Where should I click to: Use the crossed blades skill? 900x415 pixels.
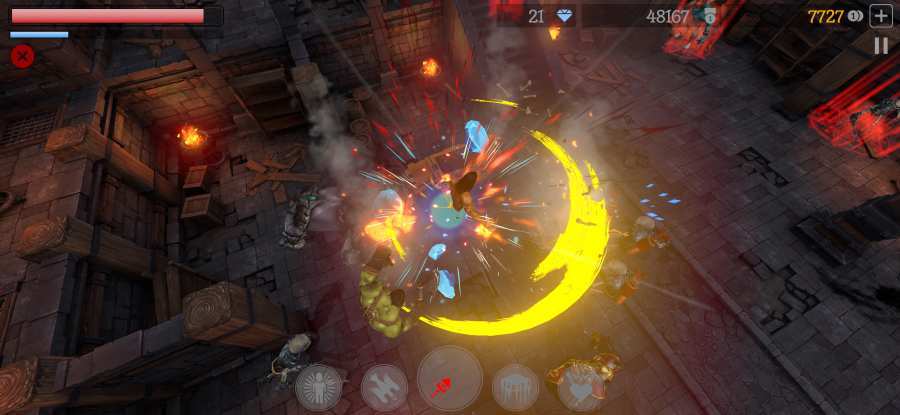pyautogui.click(x=384, y=387)
